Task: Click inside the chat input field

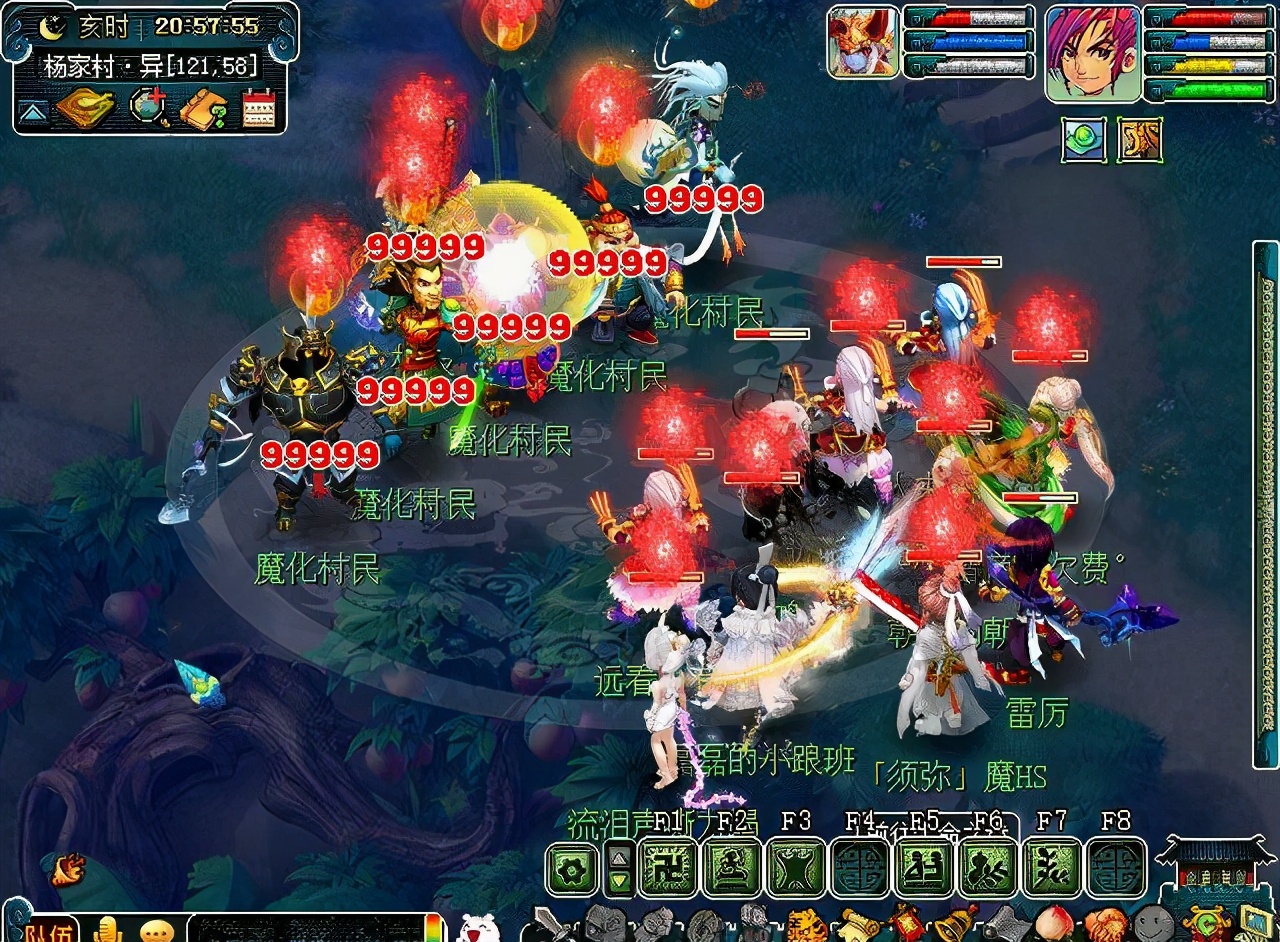Action: (306, 930)
